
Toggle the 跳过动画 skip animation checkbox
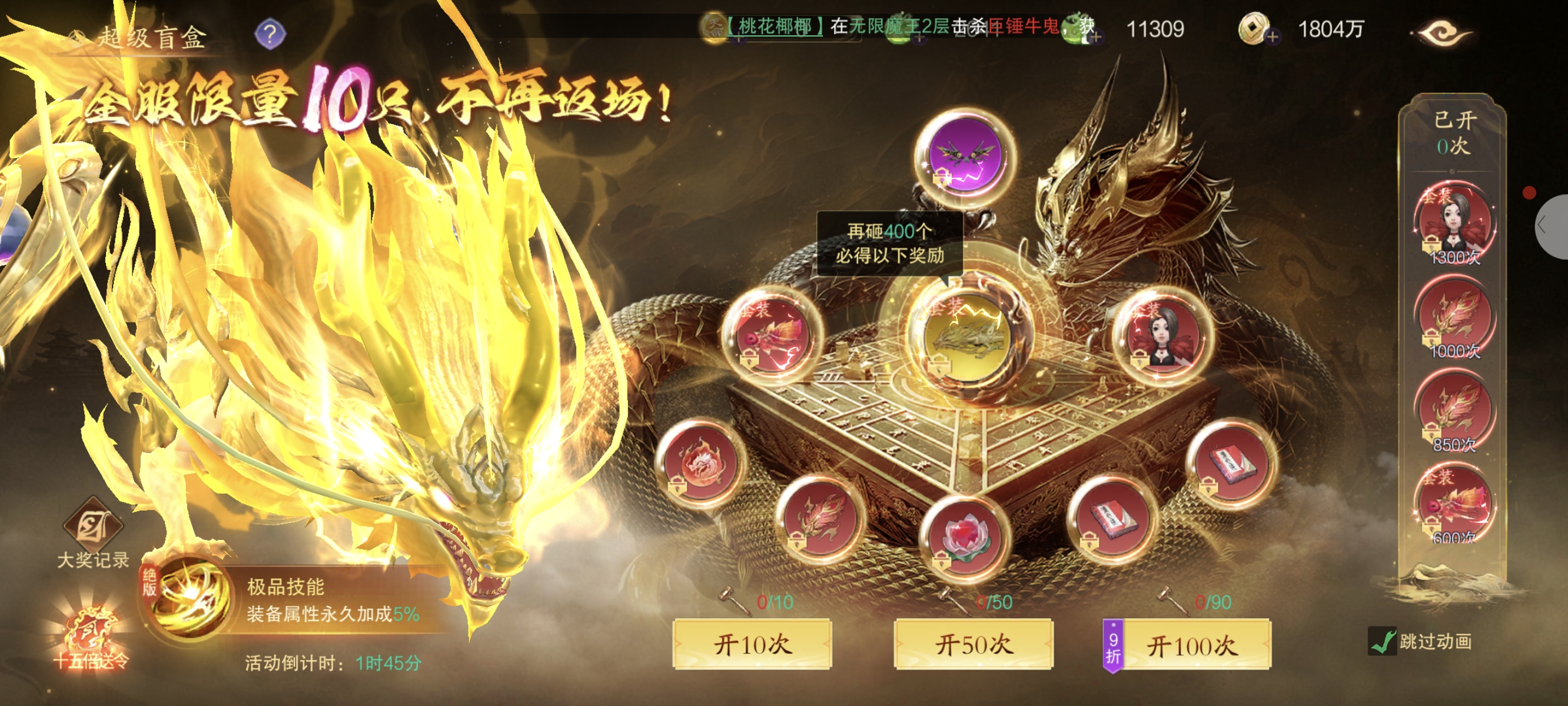1382,641
